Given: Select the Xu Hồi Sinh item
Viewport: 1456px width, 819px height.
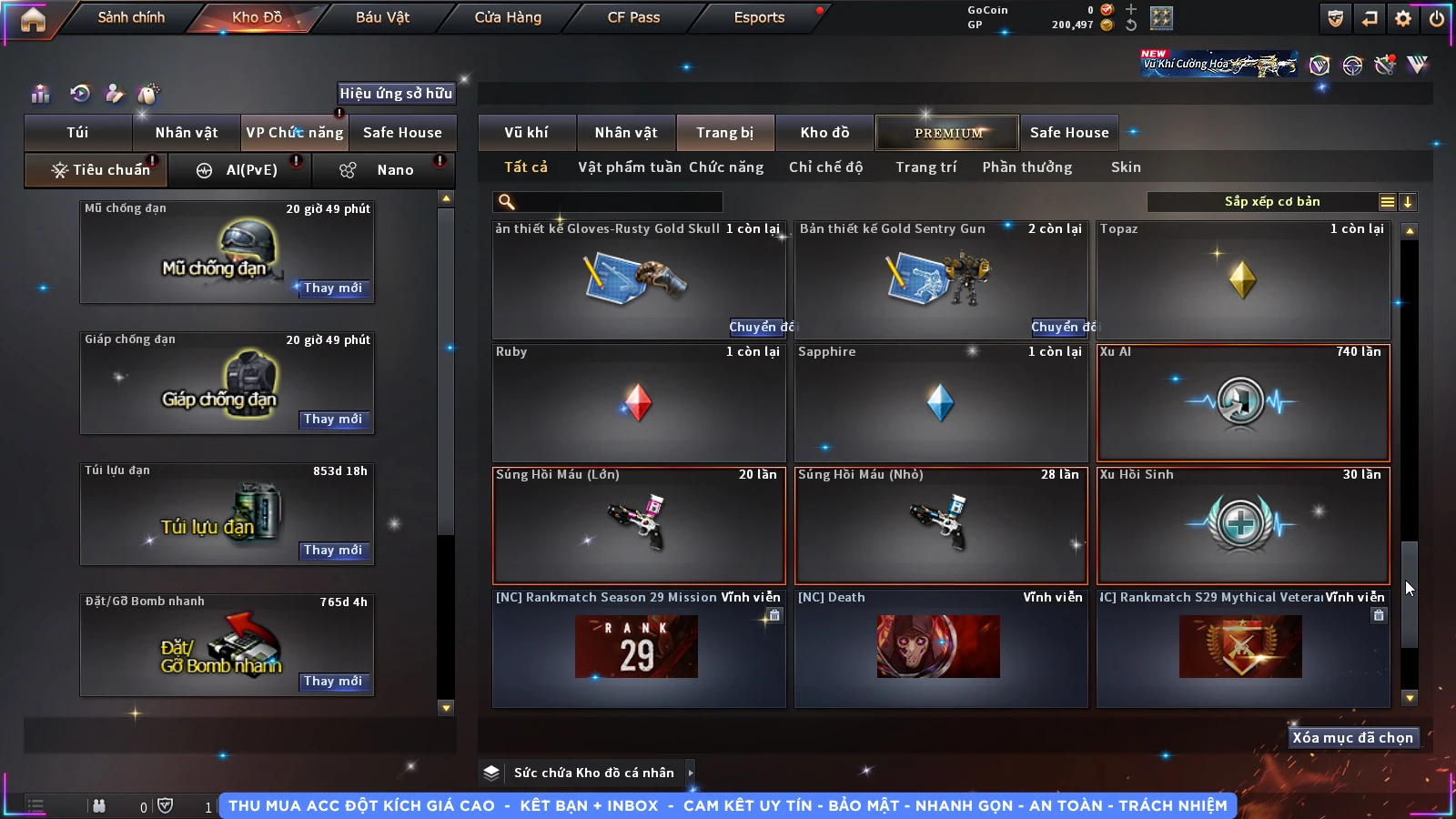Looking at the screenshot, I should 1242,525.
